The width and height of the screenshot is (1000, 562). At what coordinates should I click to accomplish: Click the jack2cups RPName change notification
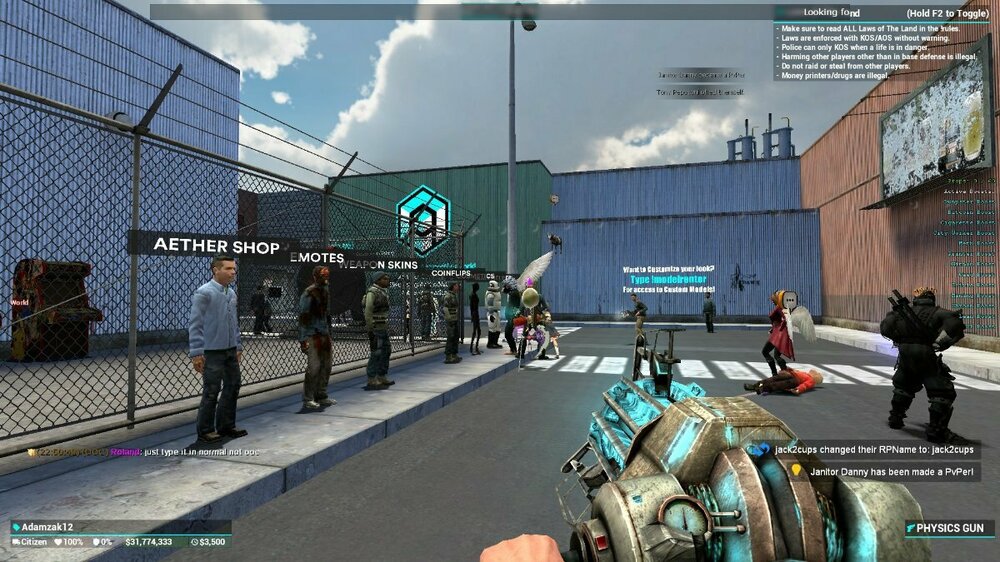click(866, 450)
